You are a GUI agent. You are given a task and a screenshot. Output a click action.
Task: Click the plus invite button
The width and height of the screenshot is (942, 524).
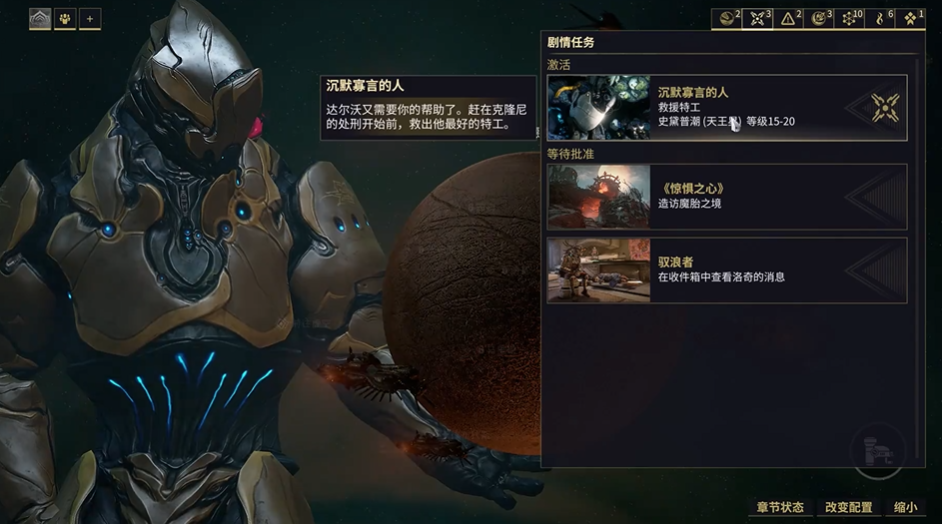[x=90, y=18]
